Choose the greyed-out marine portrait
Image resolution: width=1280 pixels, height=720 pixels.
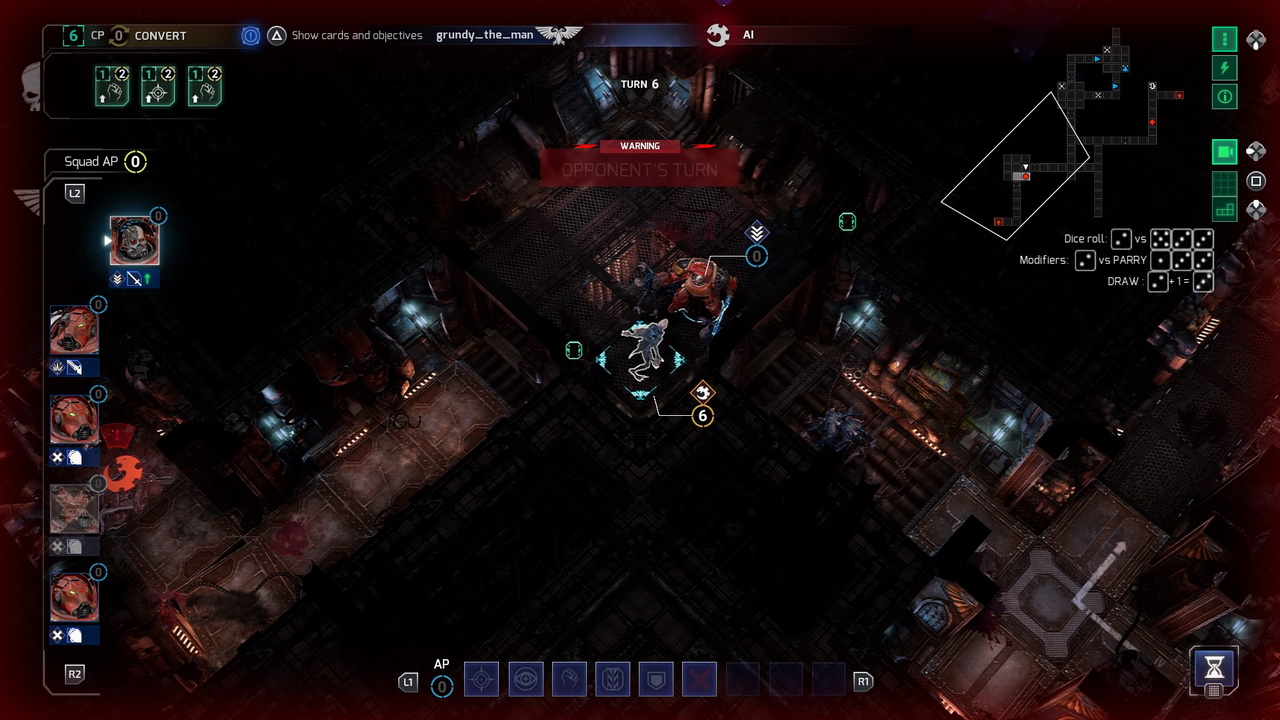coord(74,510)
